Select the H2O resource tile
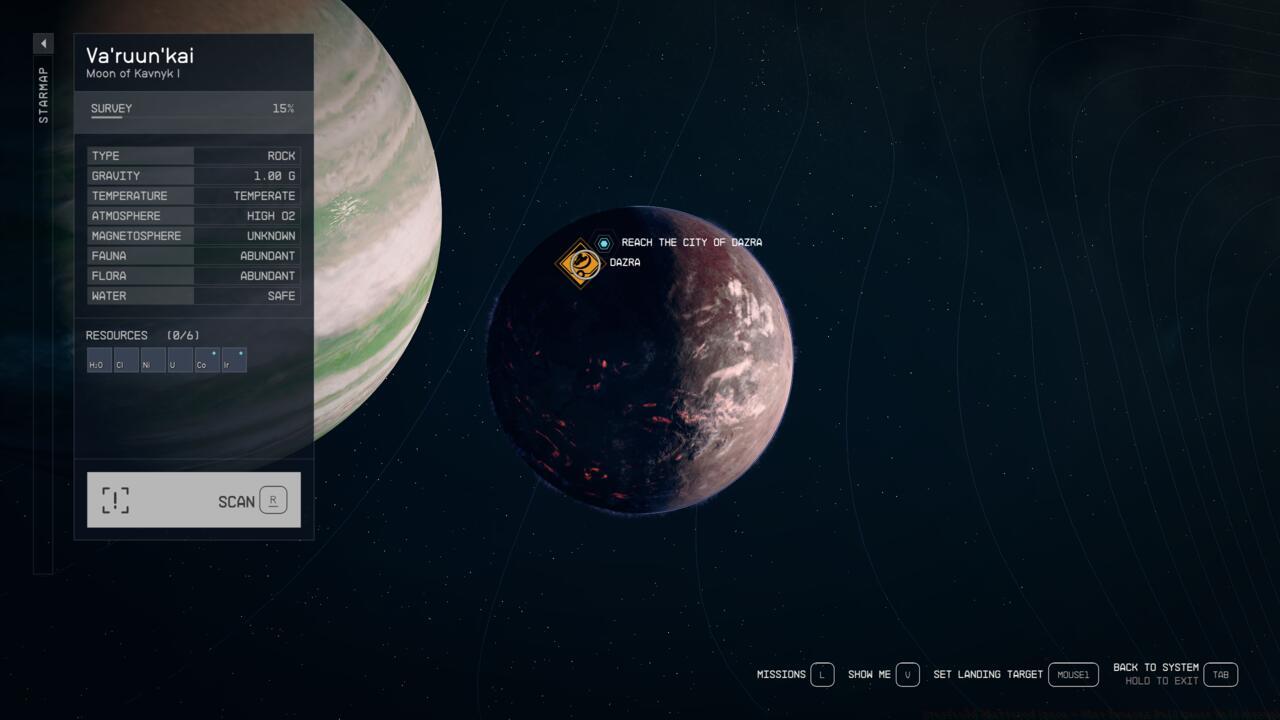The width and height of the screenshot is (1280, 720). (x=99, y=360)
